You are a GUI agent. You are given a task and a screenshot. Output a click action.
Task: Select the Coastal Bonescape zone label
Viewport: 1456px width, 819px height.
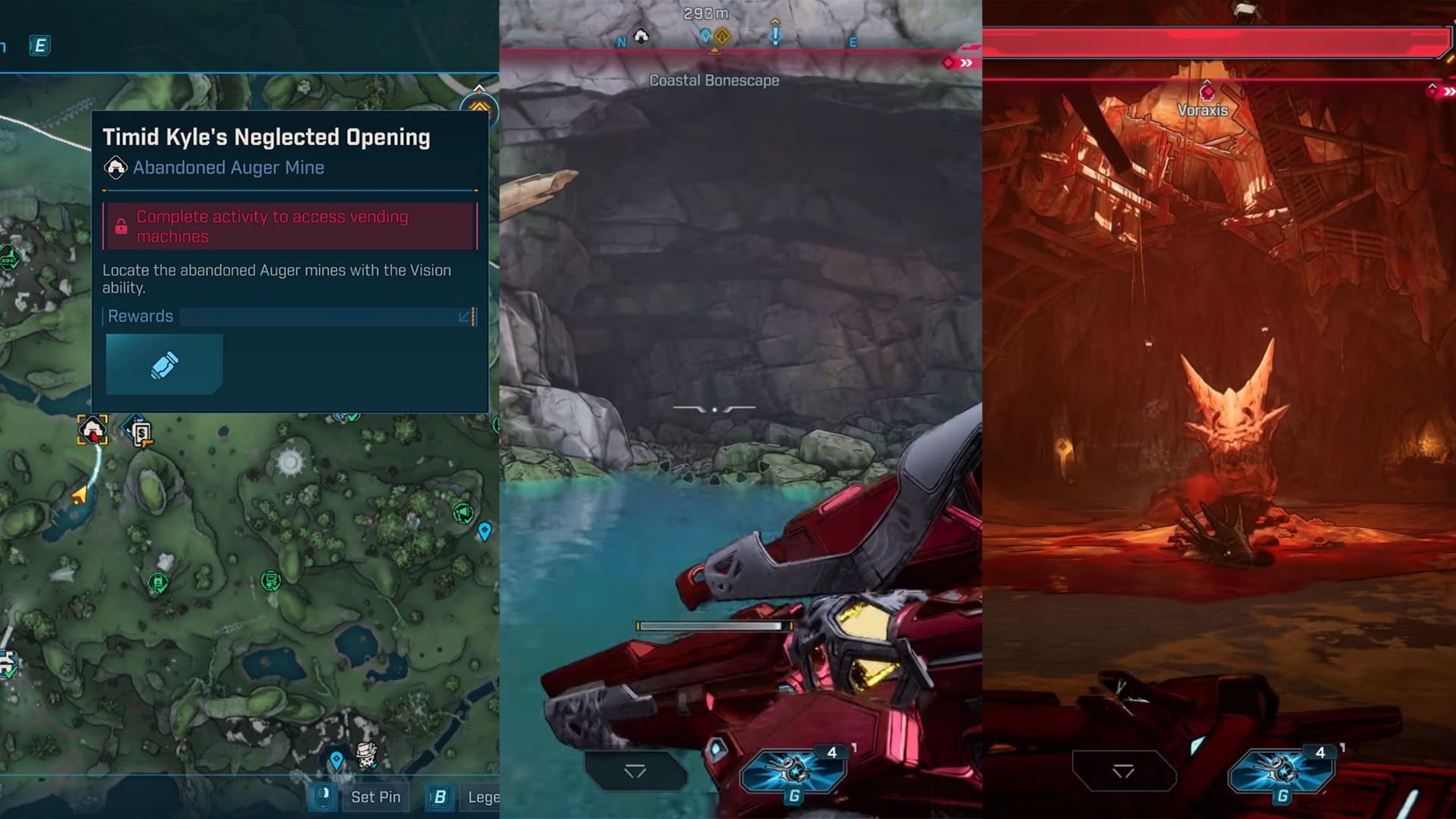point(714,80)
